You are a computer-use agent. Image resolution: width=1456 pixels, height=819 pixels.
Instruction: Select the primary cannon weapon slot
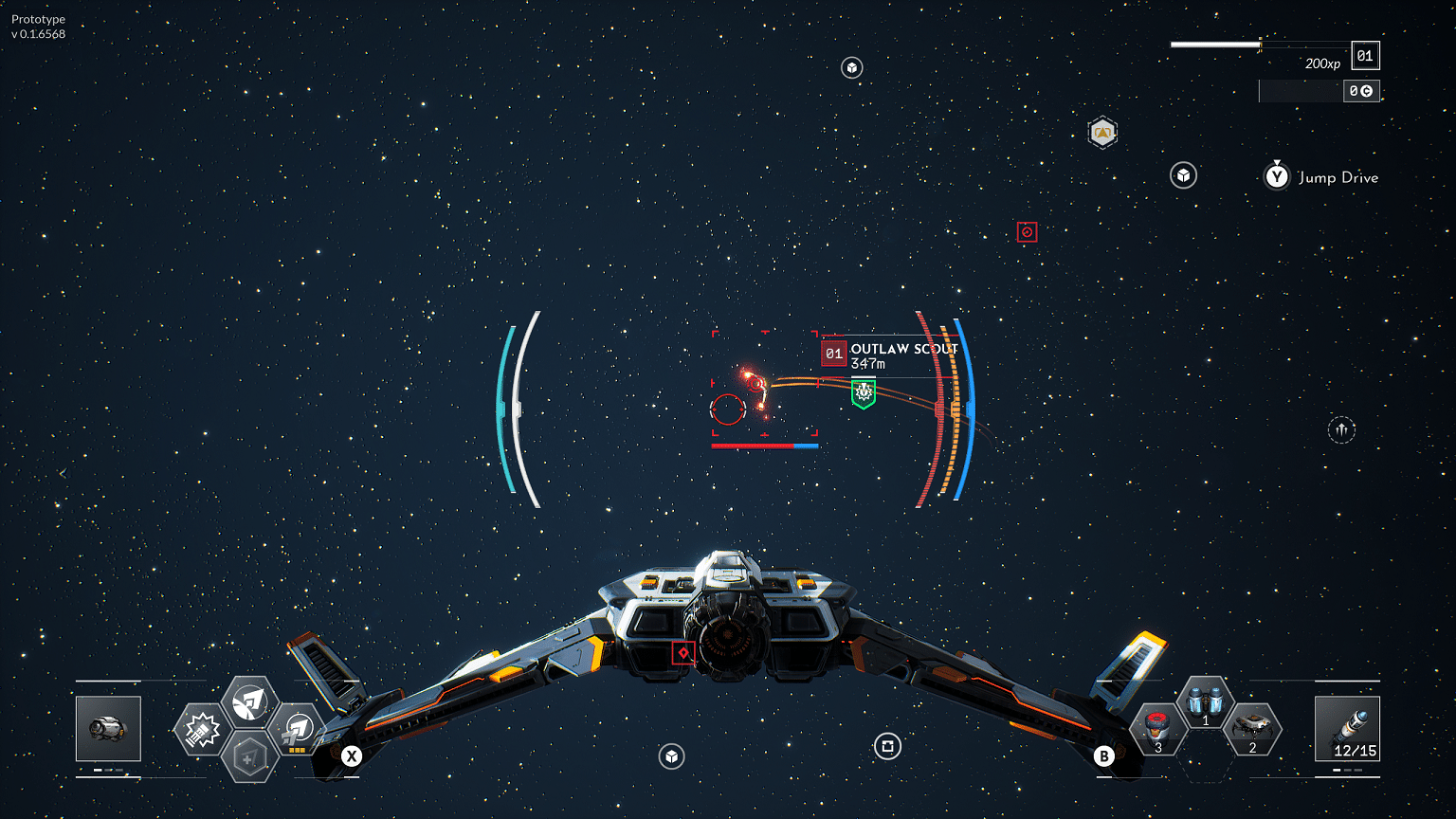pyautogui.click(x=108, y=728)
